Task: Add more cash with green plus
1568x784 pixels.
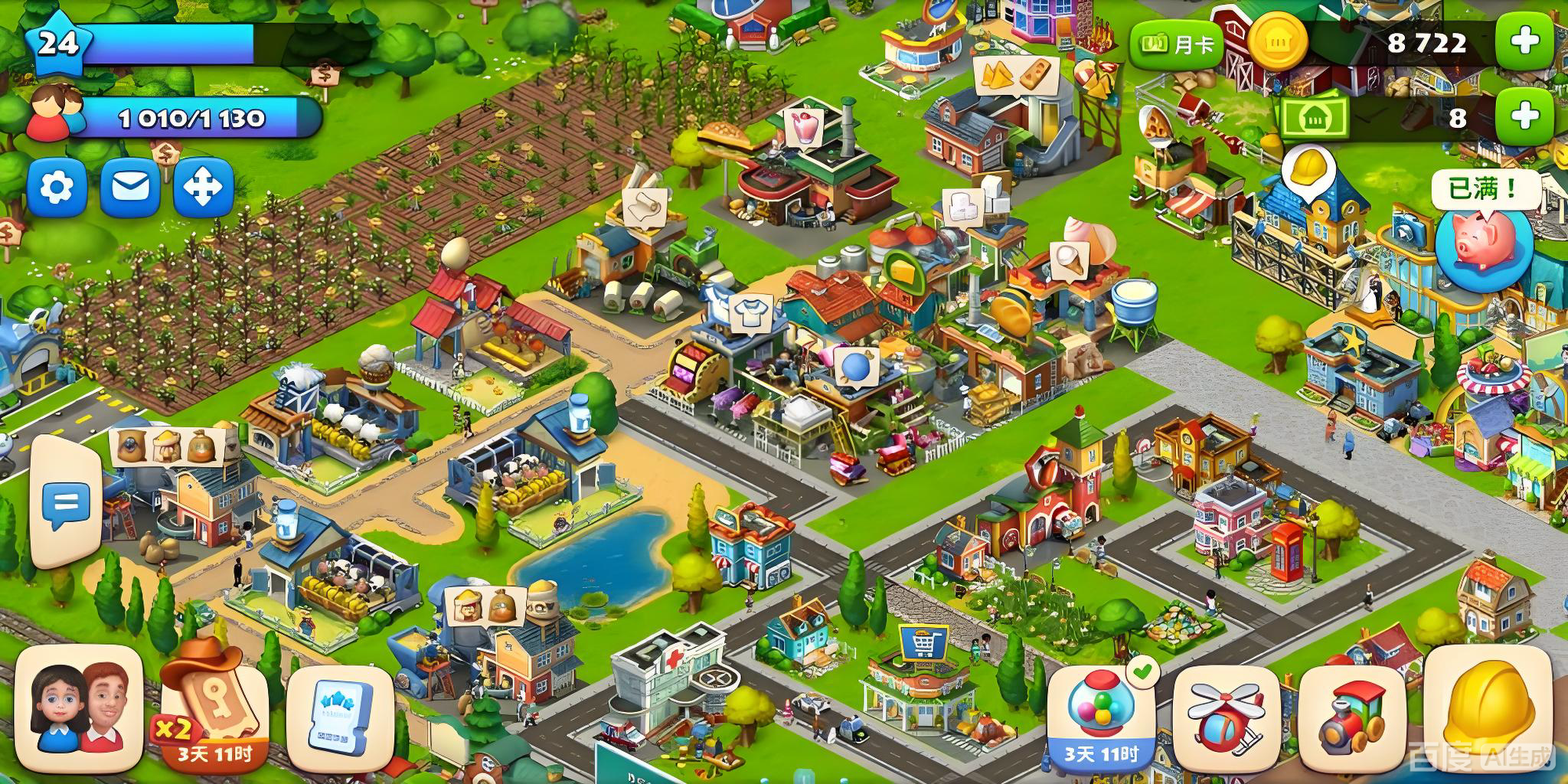Action: tap(1525, 116)
